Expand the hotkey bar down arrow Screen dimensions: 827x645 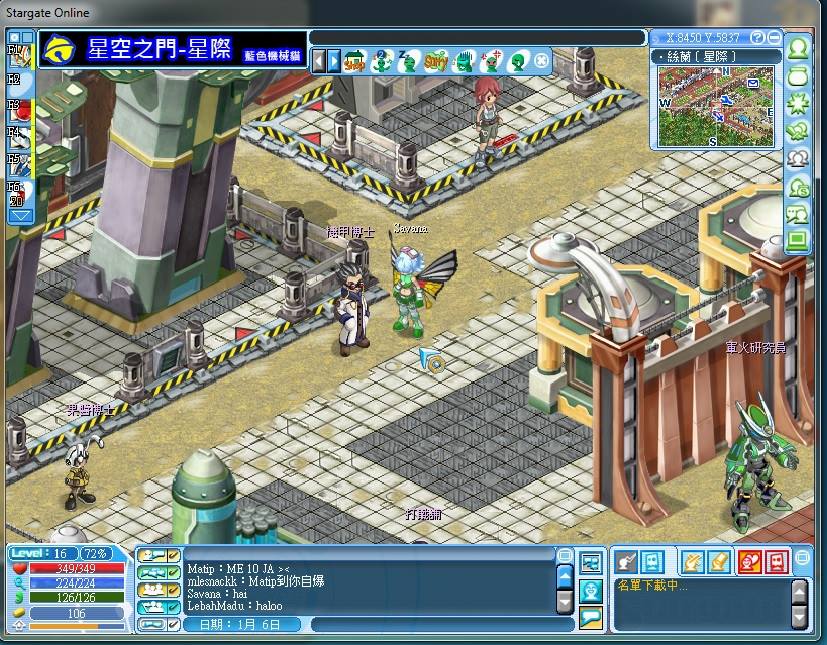[x=21, y=215]
